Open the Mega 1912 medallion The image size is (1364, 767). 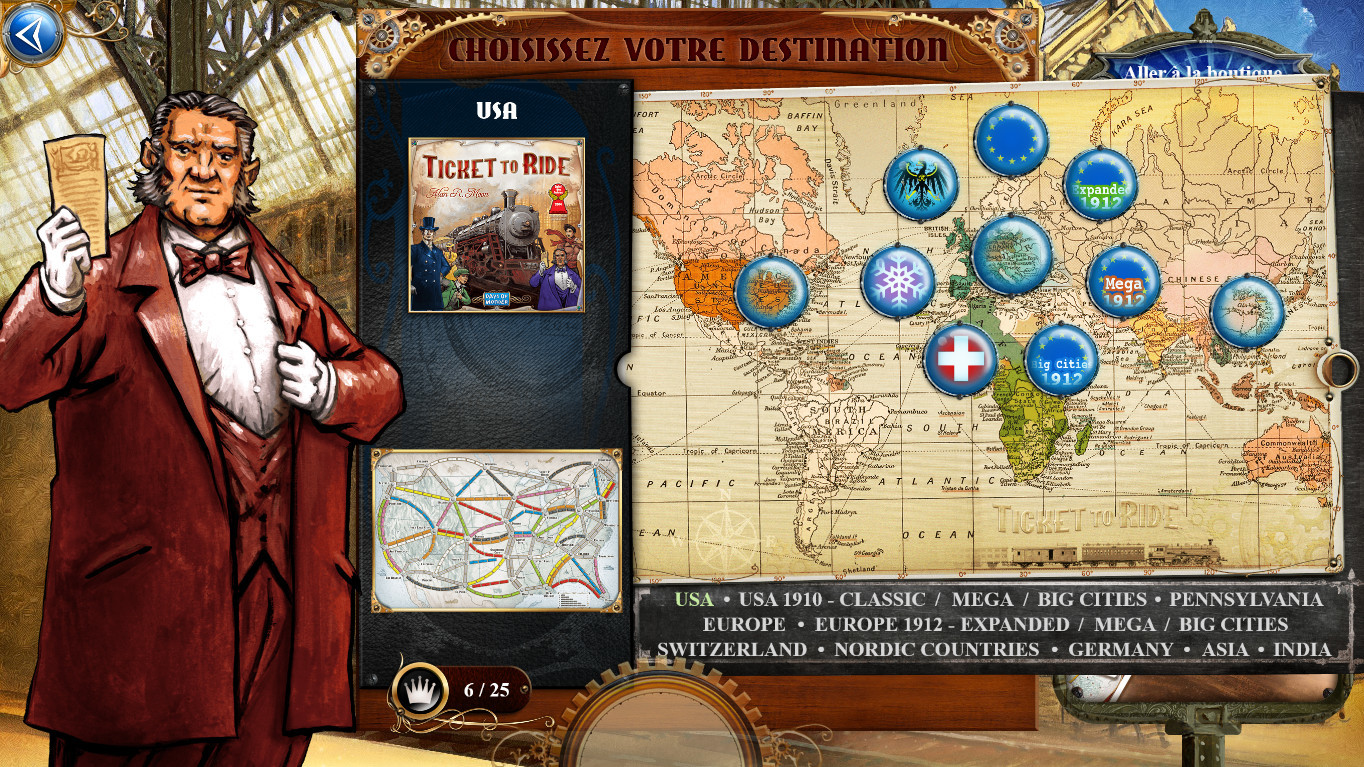coord(1124,281)
